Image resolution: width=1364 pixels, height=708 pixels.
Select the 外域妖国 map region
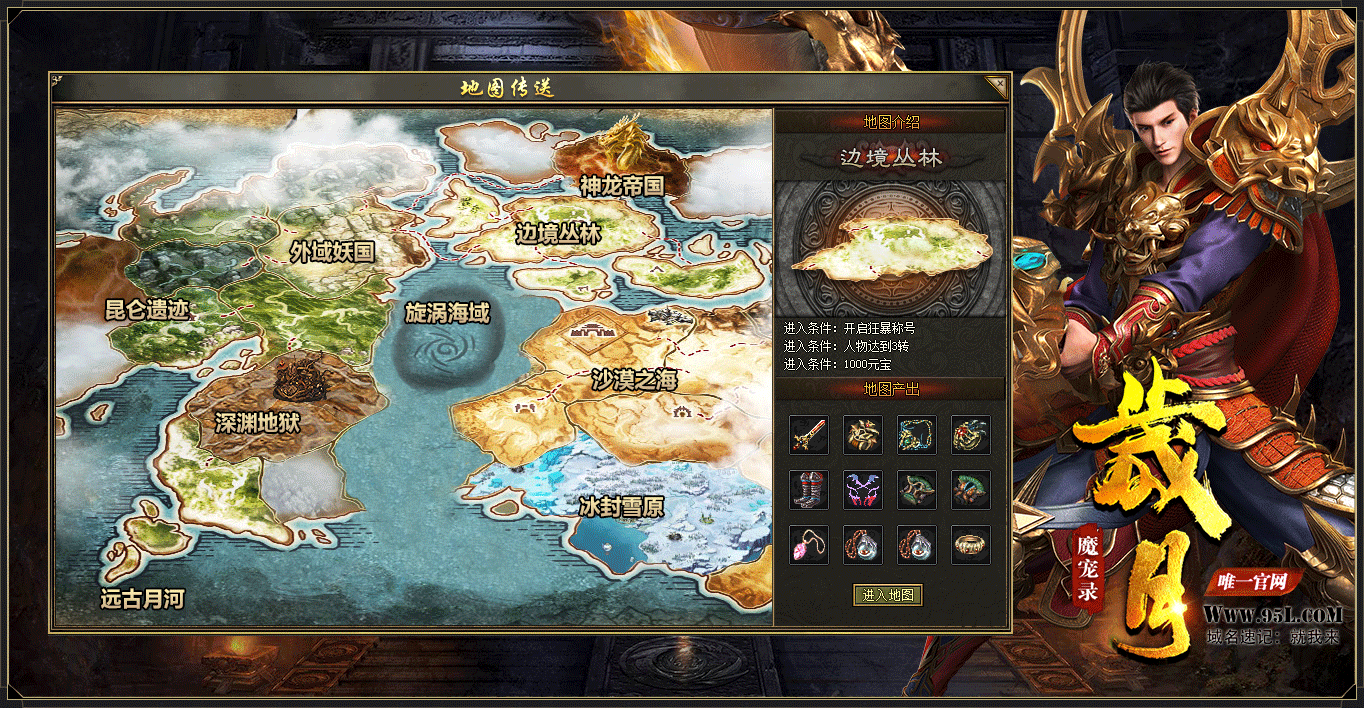(332, 251)
